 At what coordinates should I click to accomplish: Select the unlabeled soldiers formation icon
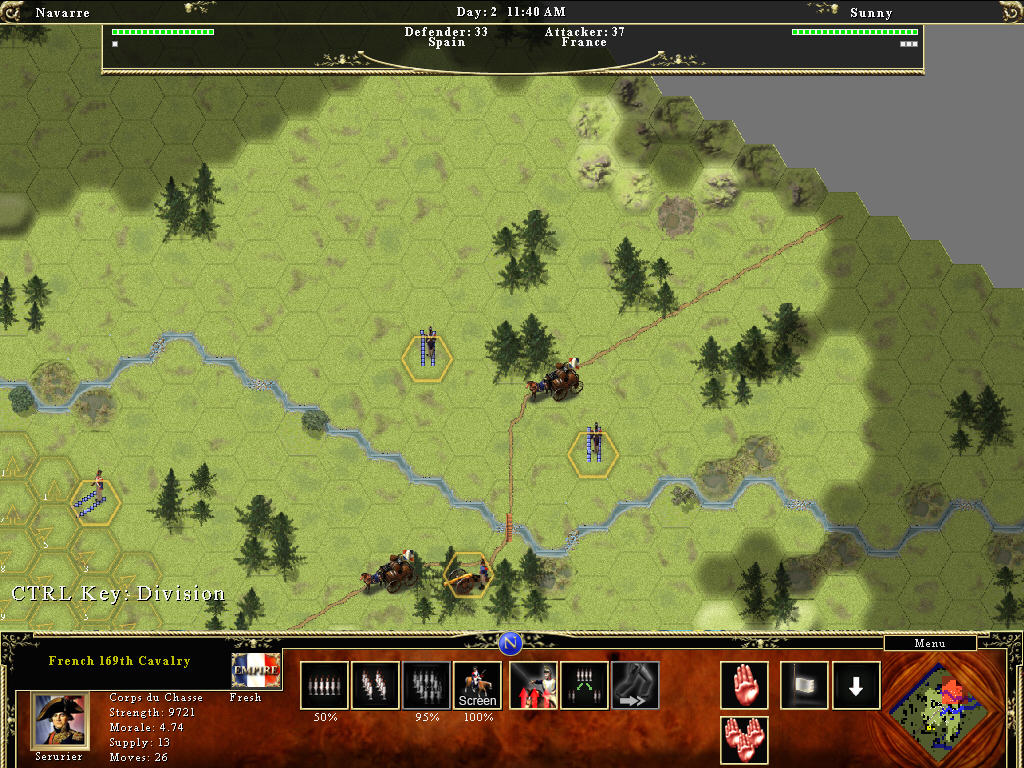tap(375, 685)
